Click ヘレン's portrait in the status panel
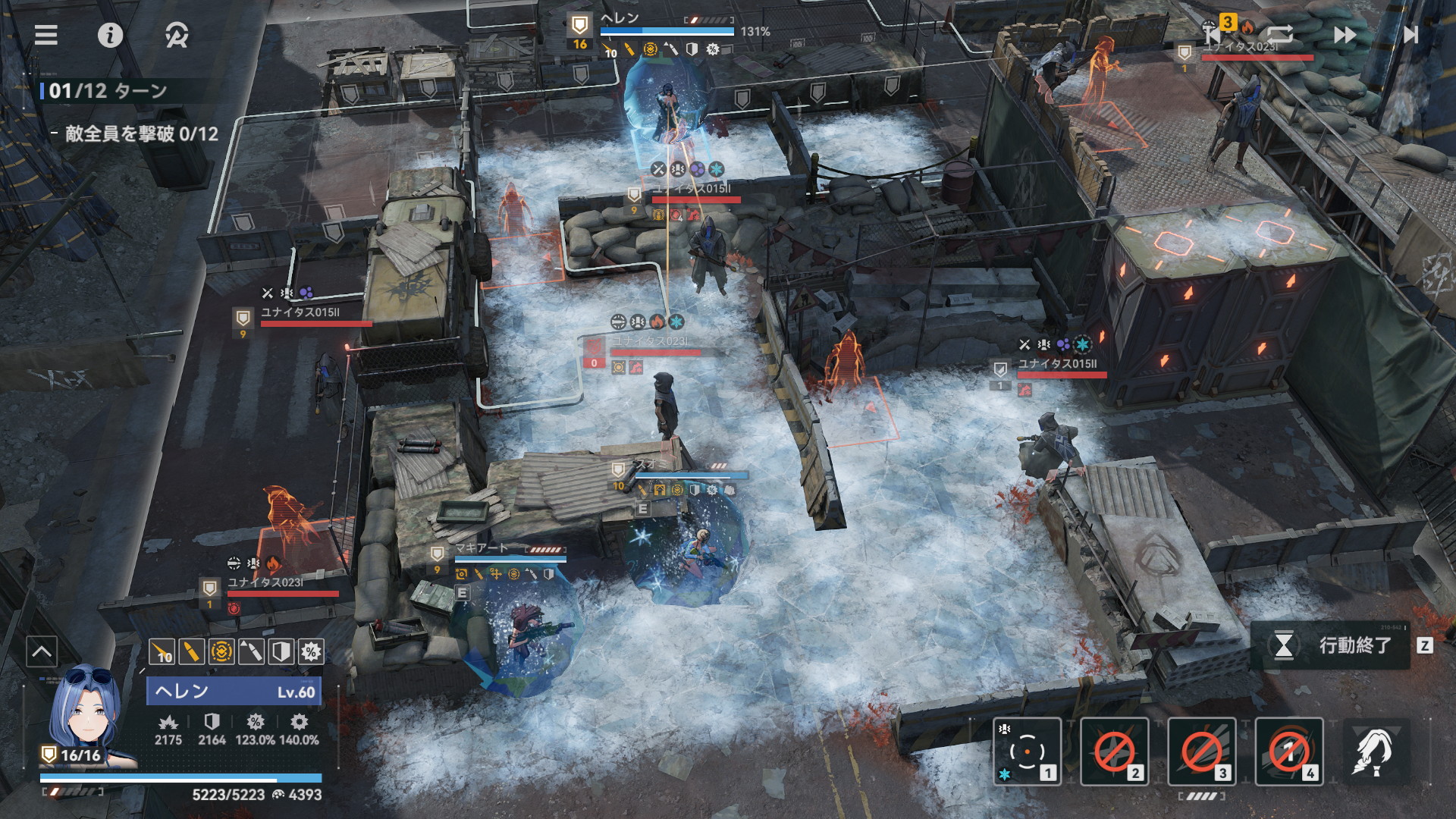Viewport: 1456px width, 819px height. (x=85, y=713)
